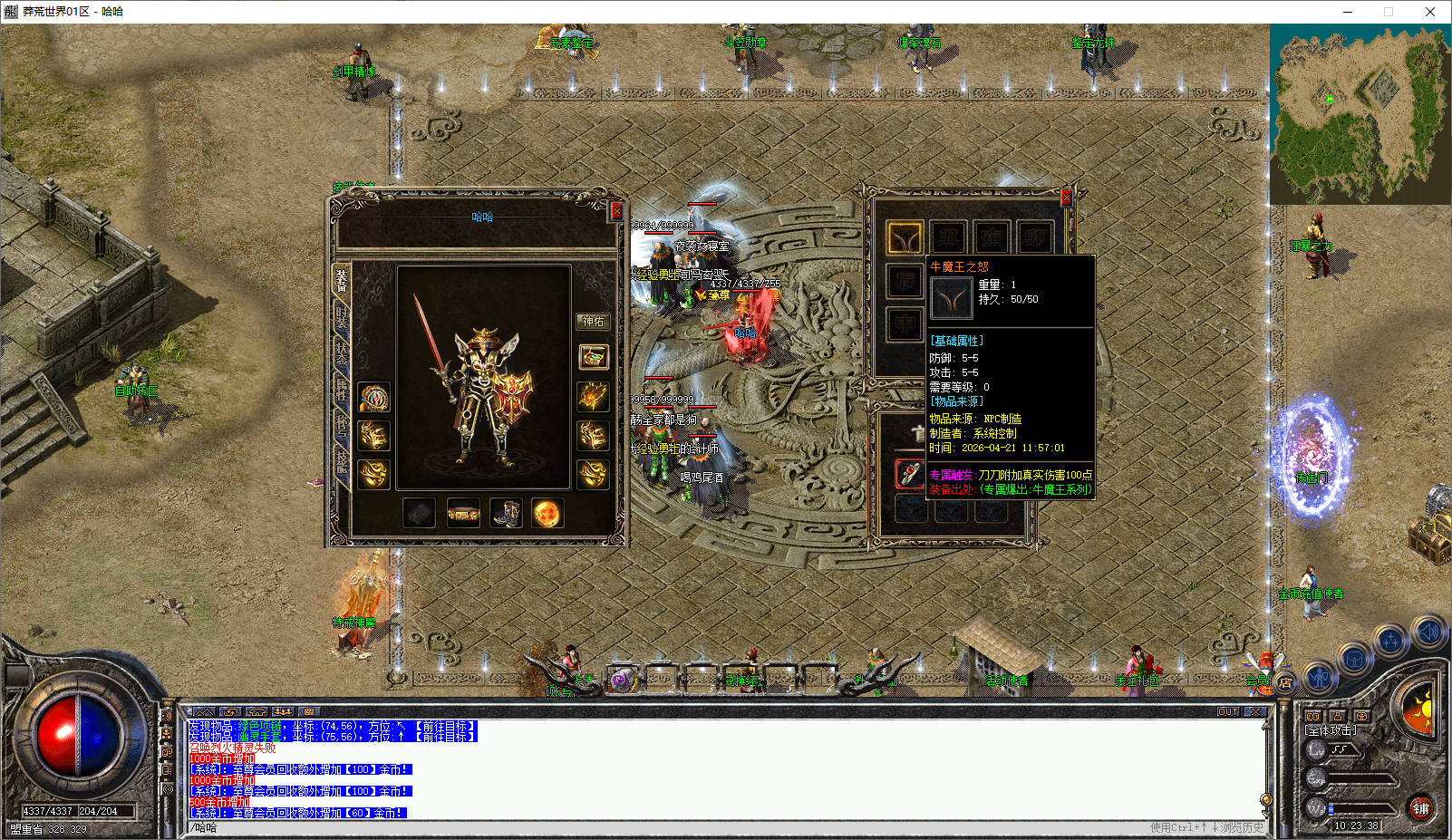Click the glowing orange orb slot
The width and height of the screenshot is (1452, 840).
[547, 513]
